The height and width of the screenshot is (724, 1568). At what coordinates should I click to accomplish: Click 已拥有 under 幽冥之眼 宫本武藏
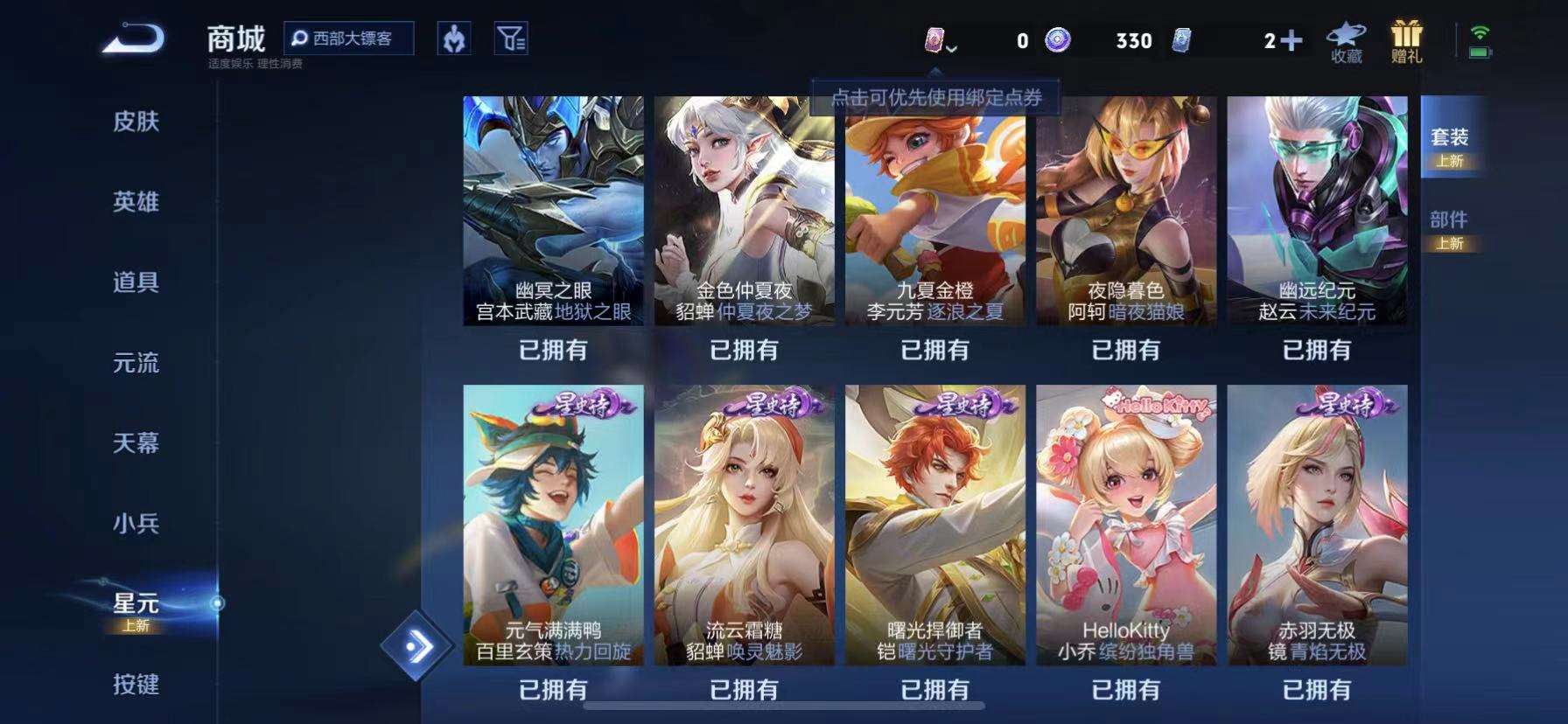point(551,351)
